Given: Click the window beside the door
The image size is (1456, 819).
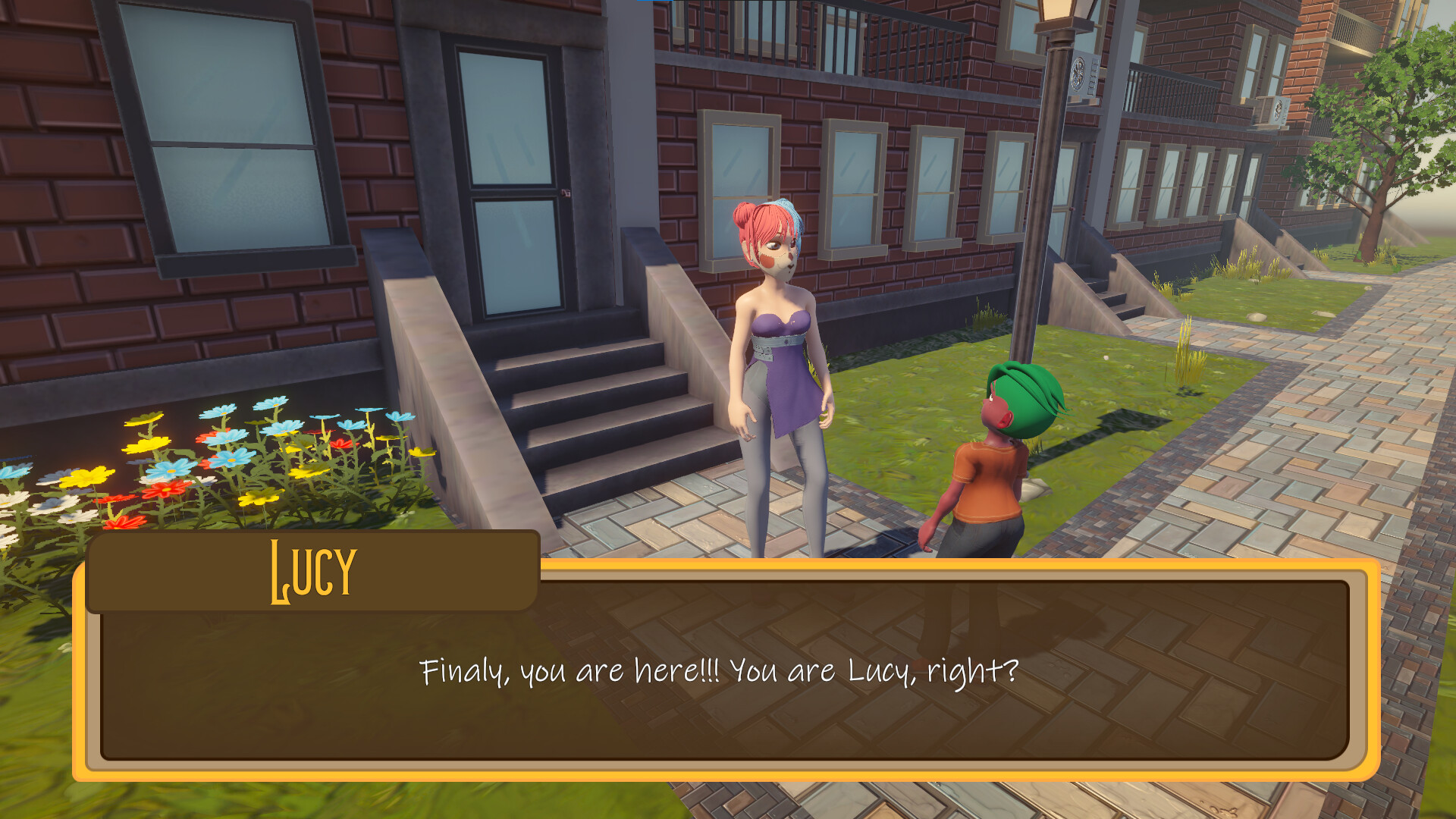Looking at the screenshot, I should point(227,136).
